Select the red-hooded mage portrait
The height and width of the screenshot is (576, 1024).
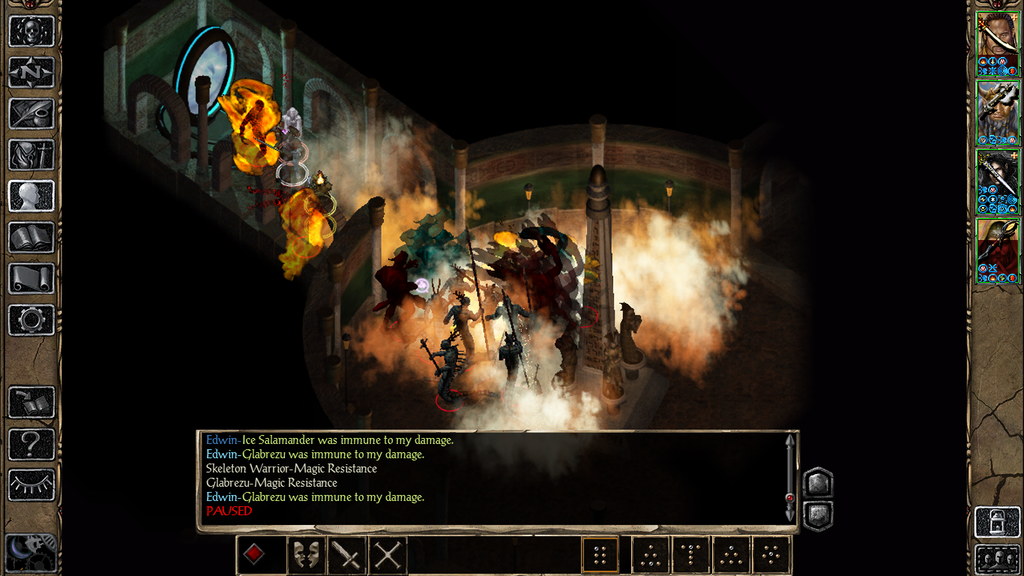[997, 250]
